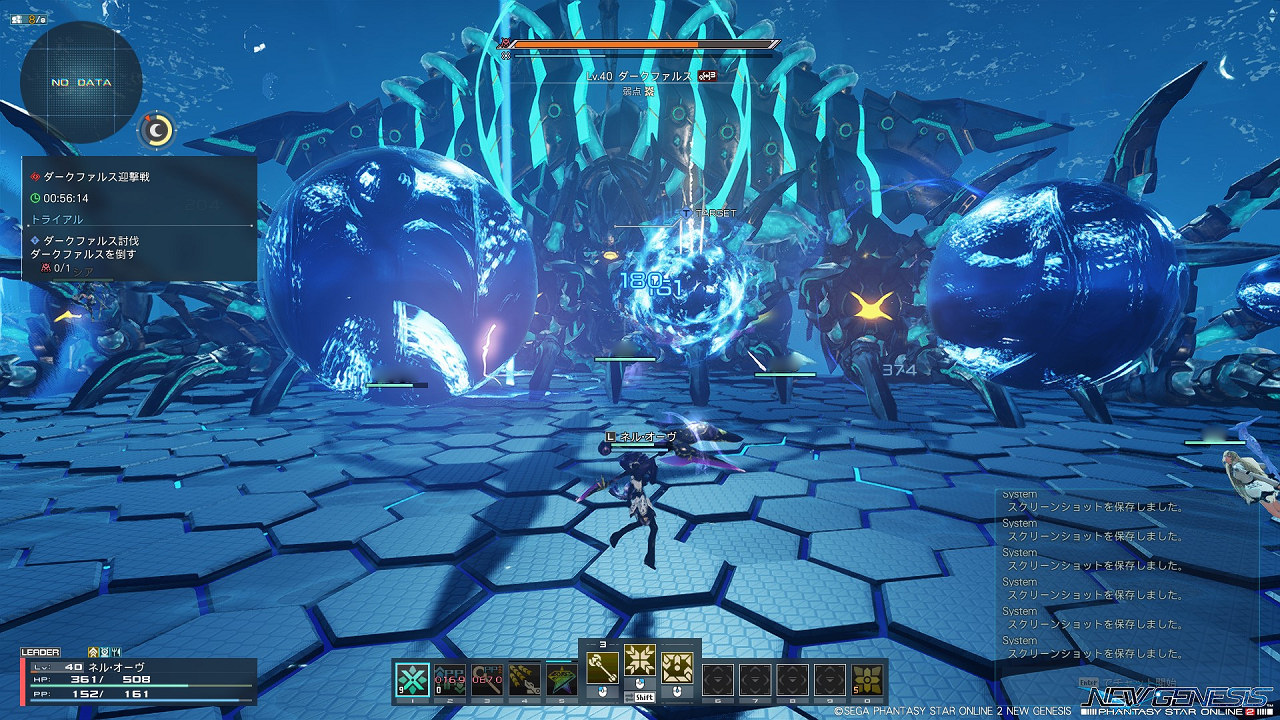
Task: Click the leader status panel for Nel Orv
Action: point(139,680)
